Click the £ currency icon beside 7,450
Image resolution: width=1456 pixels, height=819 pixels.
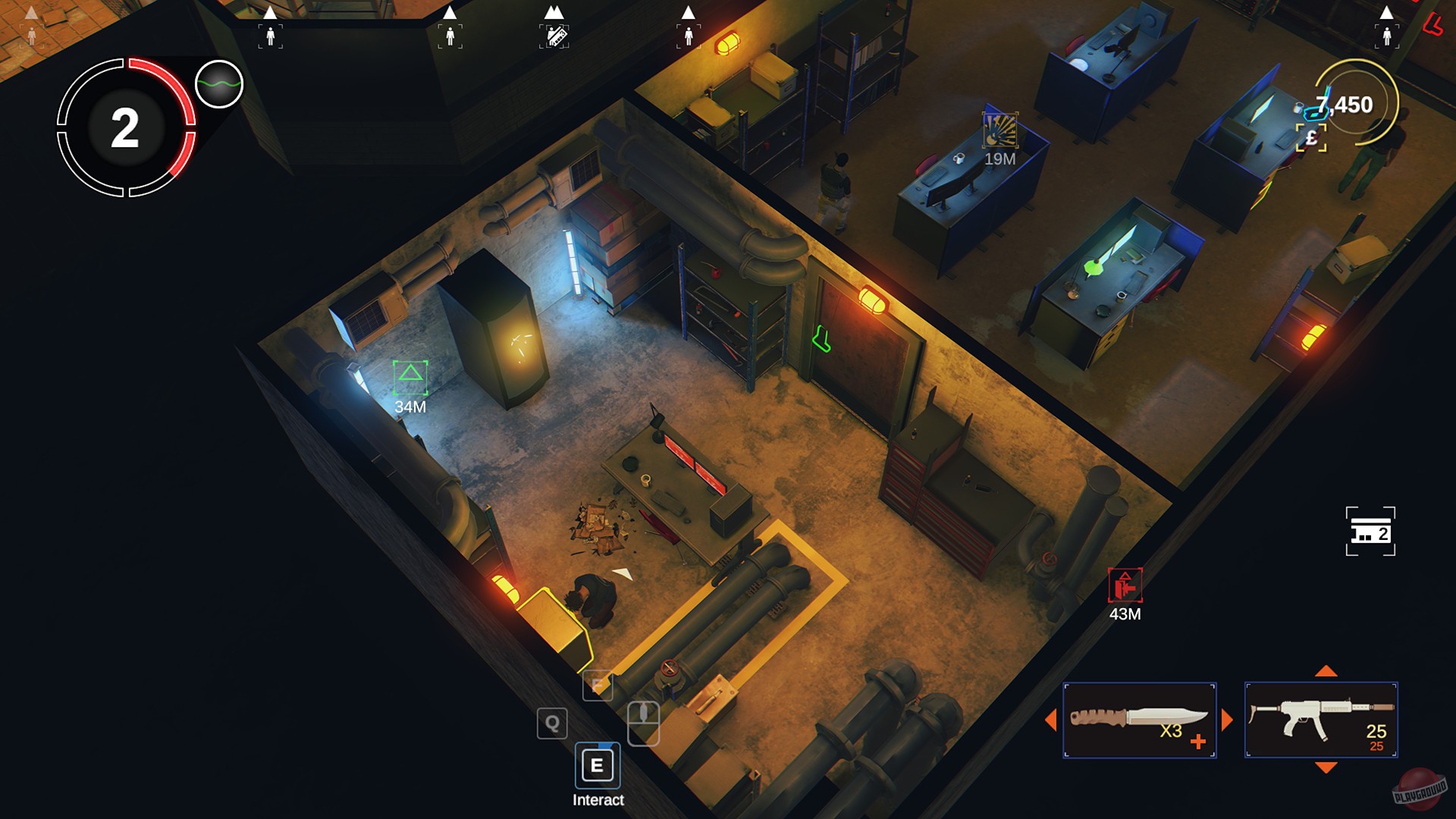pyautogui.click(x=1313, y=139)
